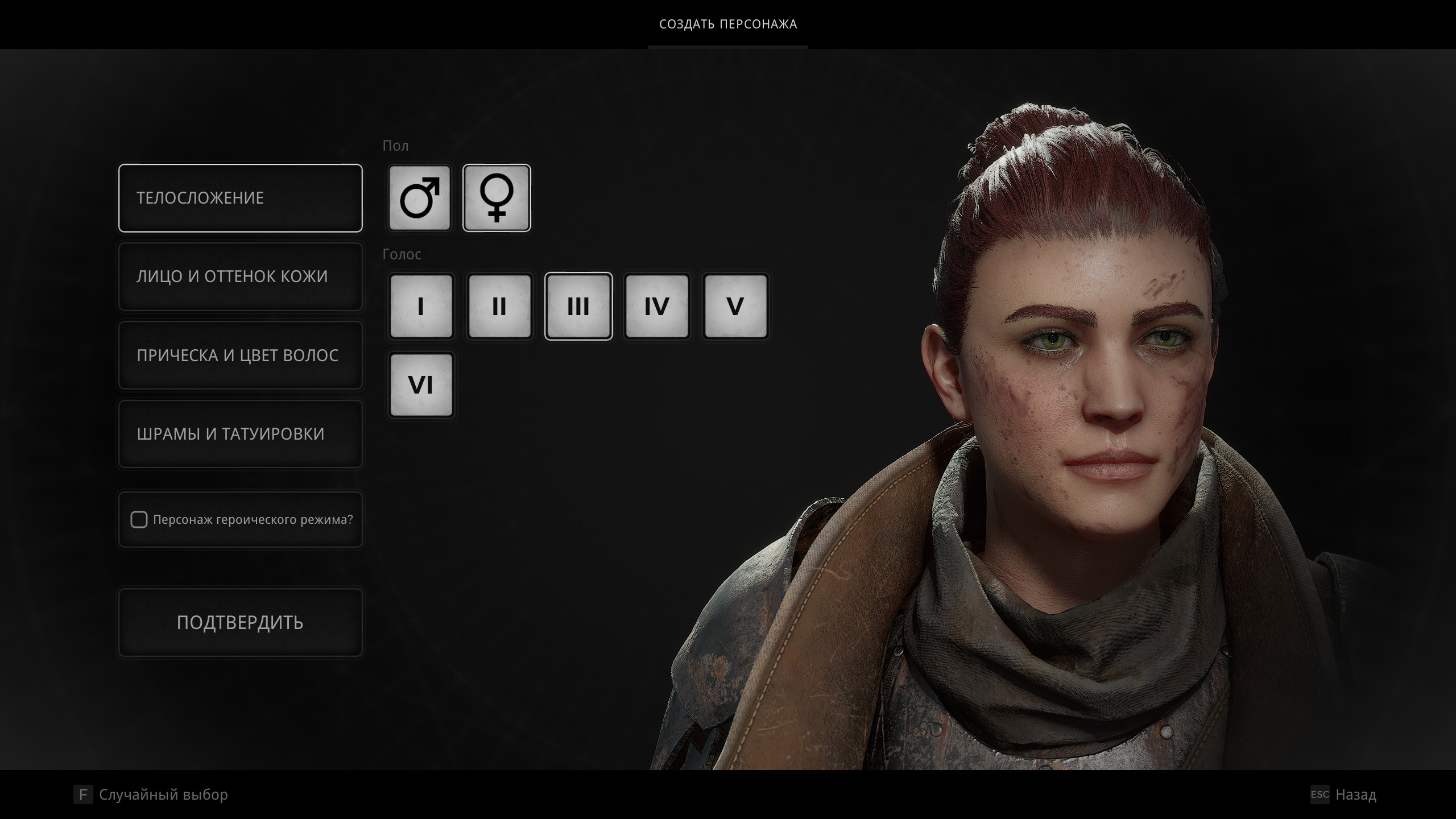The image size is (1456, 819).
Task: Open the Телосложение category
Action: [240, 198]
